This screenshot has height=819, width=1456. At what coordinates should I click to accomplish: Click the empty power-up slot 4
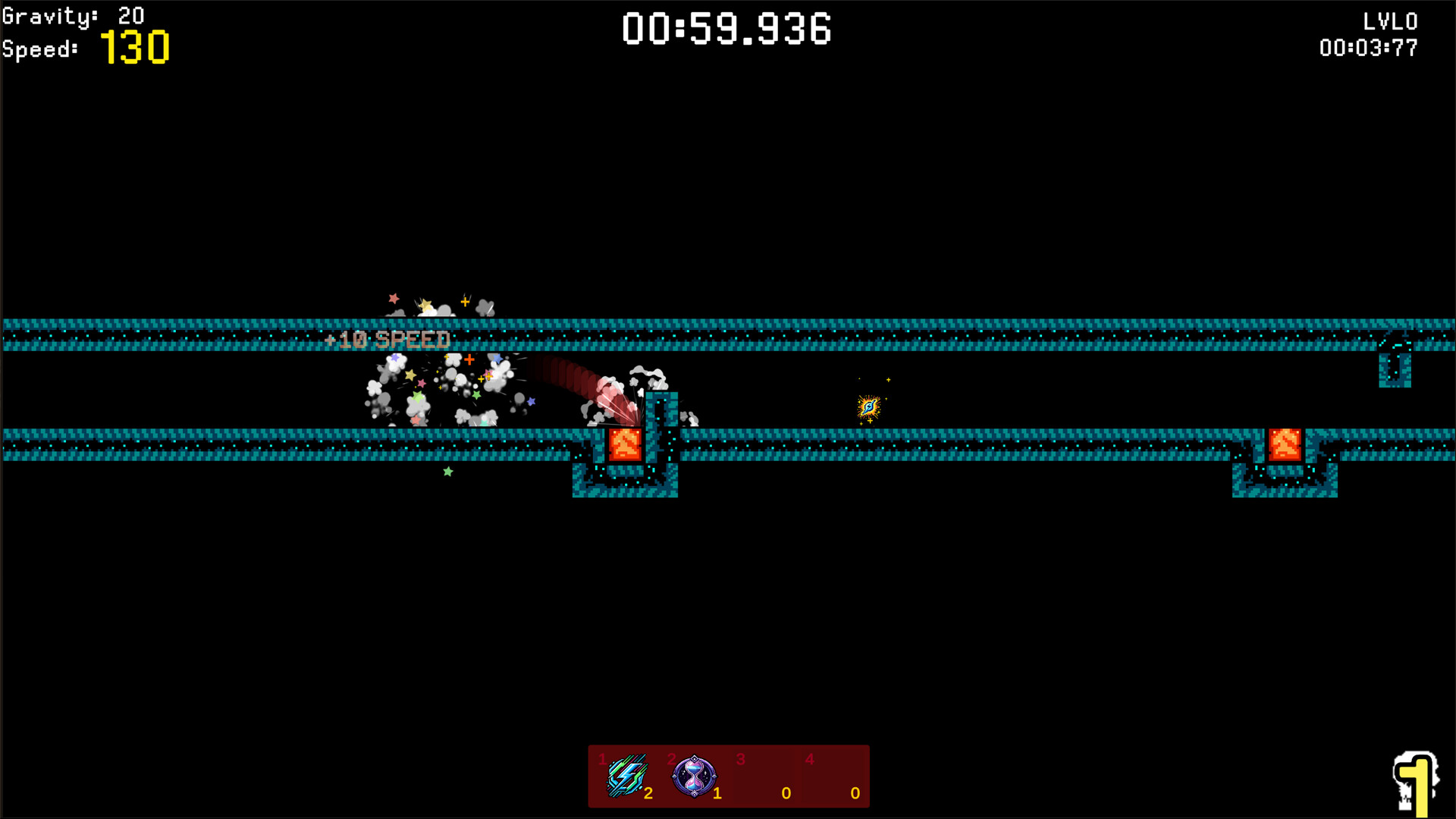point(833,777)
